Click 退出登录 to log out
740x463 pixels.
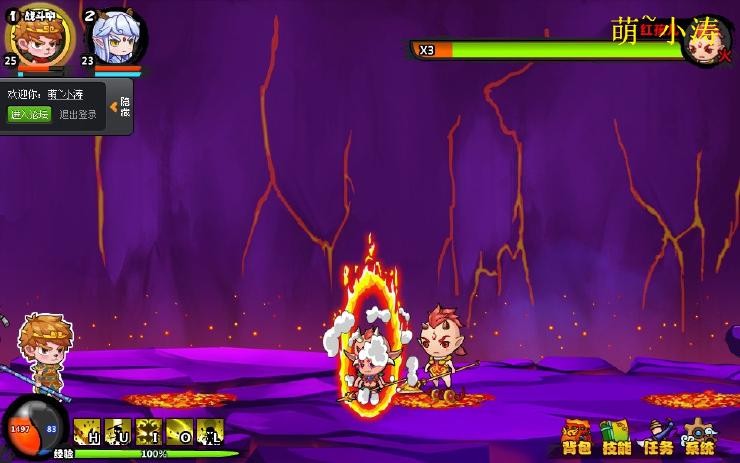pos(78,114)
